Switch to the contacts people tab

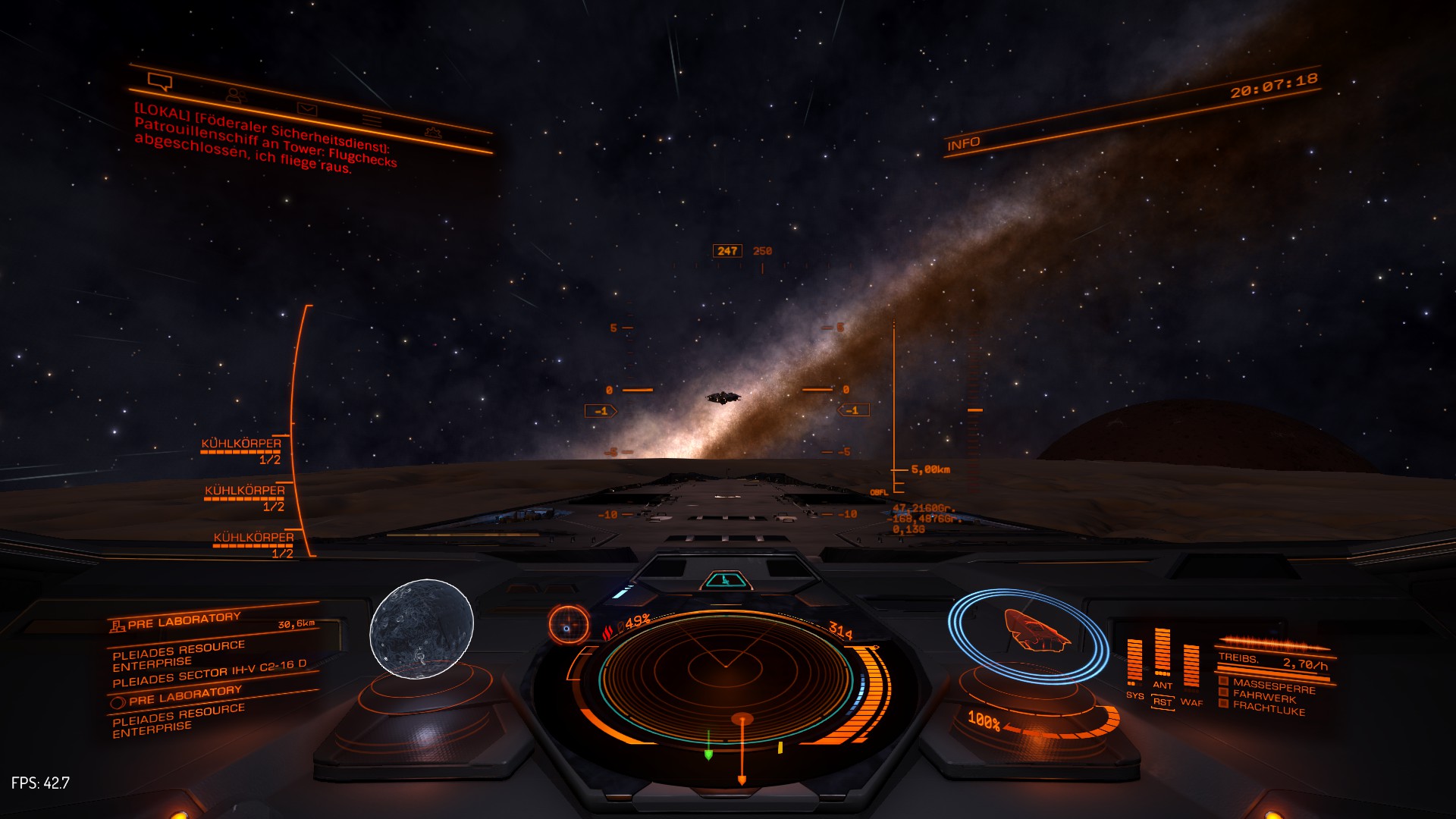coord(236,96)
